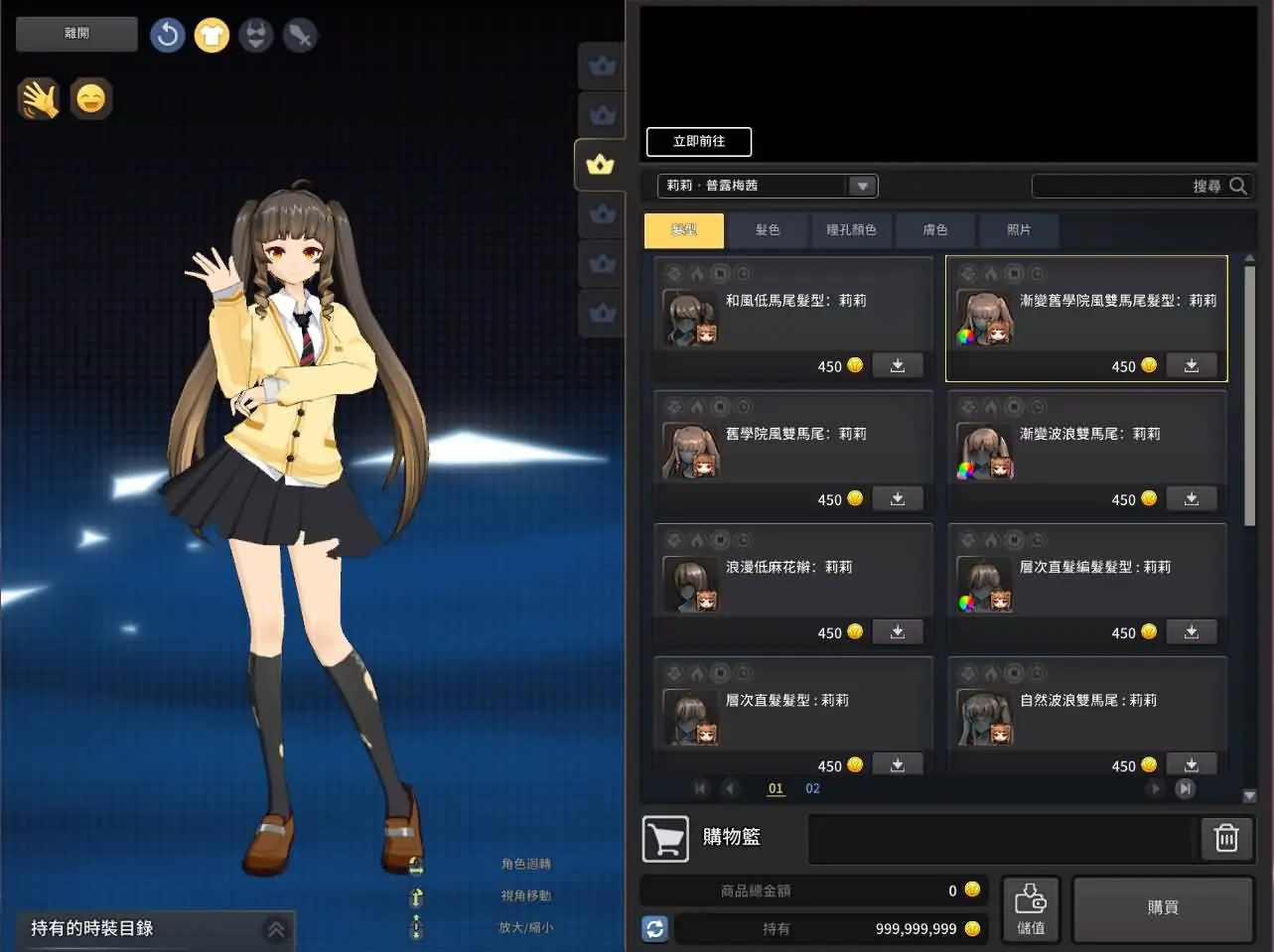Screen dimensions: 1274x952
Task: Click the refresh balance icon
Action: [654, 928]
